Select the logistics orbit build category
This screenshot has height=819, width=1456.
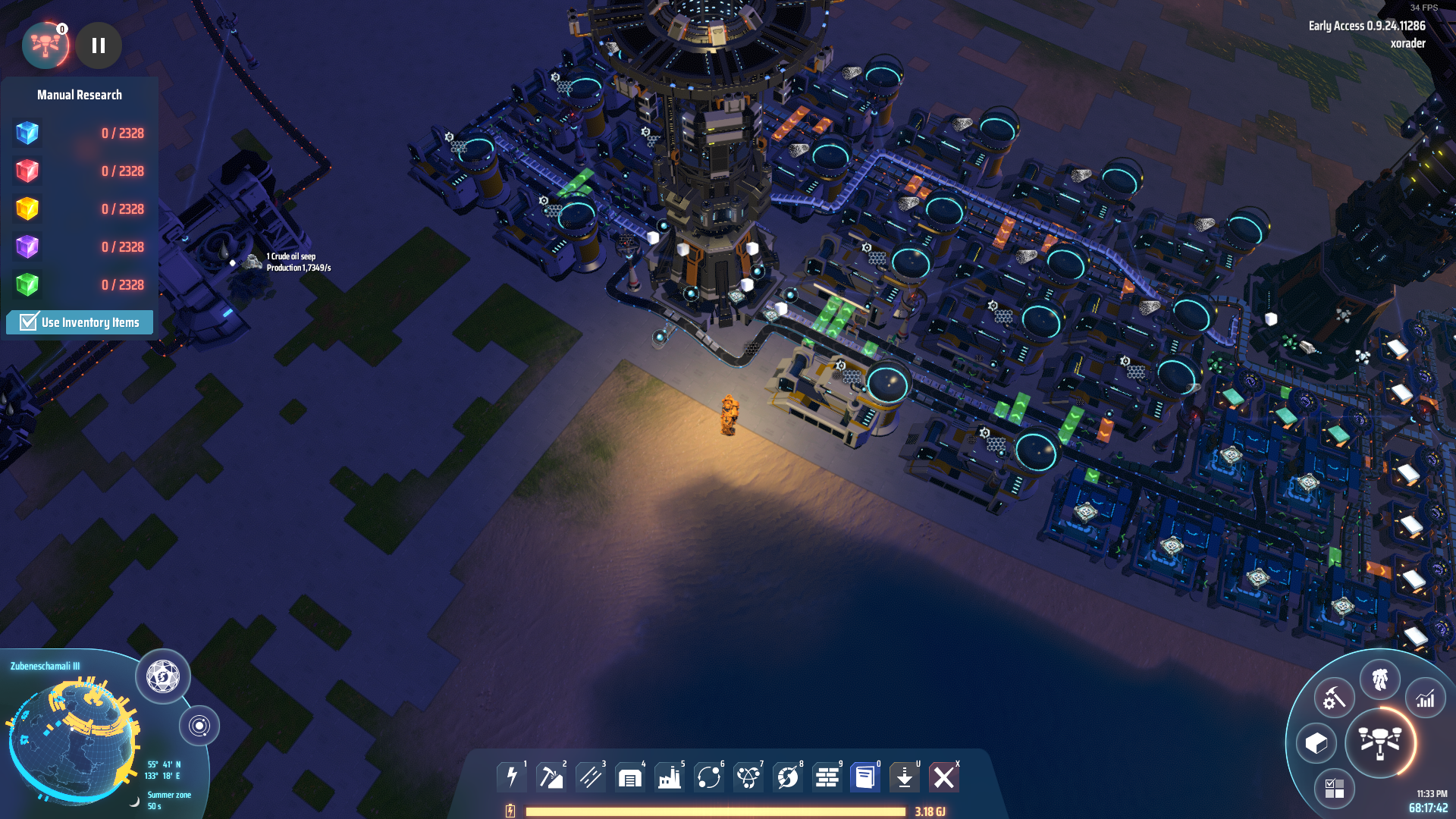coord(709,777)
